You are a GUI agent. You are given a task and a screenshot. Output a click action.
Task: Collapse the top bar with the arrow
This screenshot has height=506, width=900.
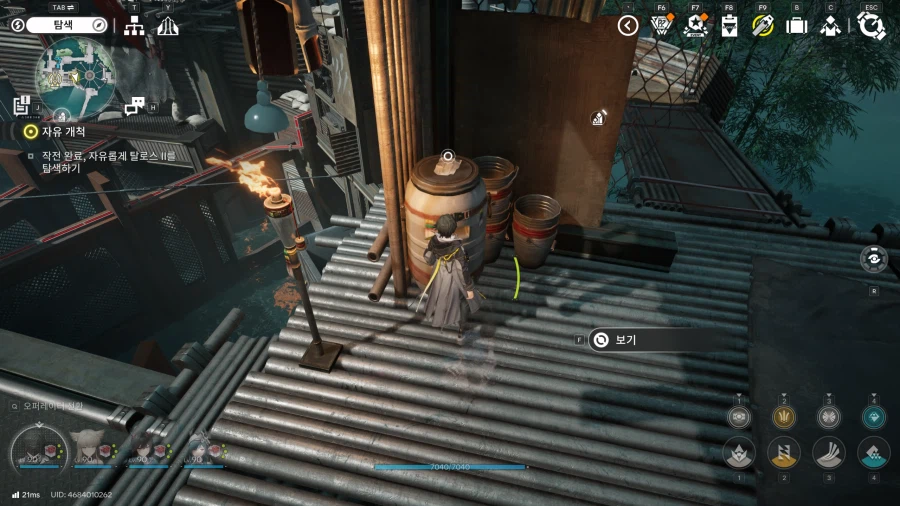[628, 25]
